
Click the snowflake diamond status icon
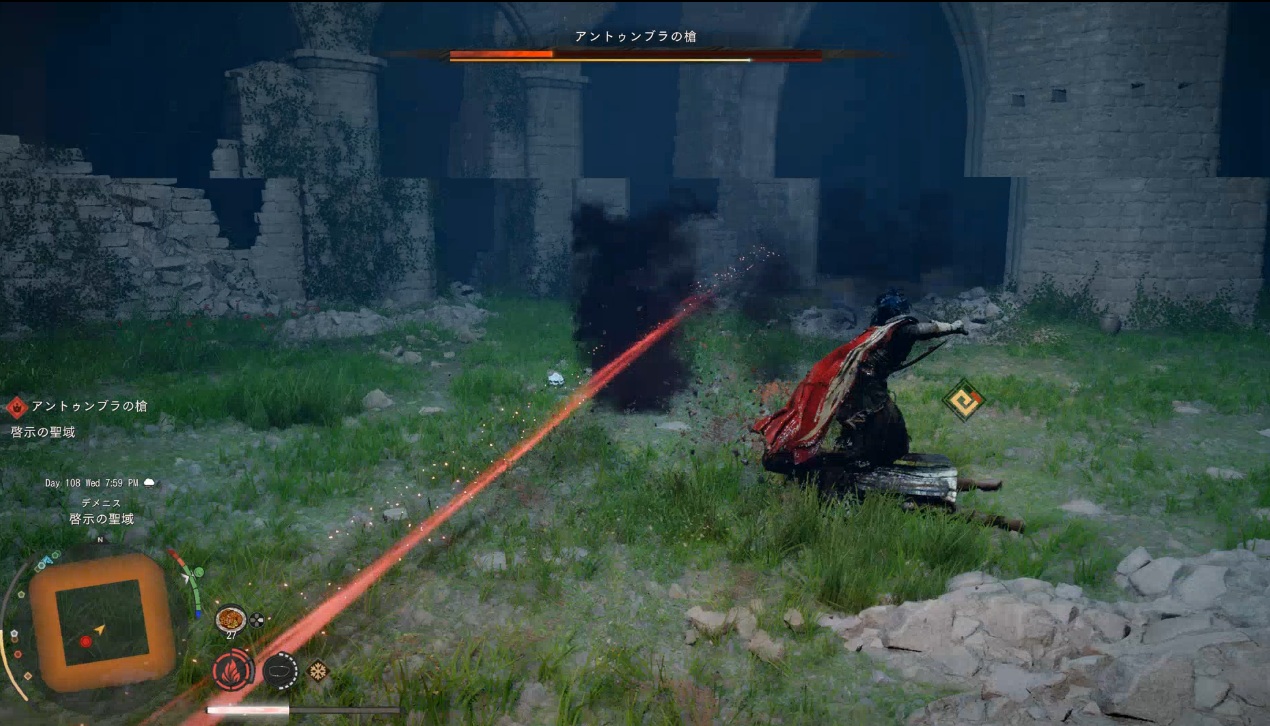click(x=319, y=670)
